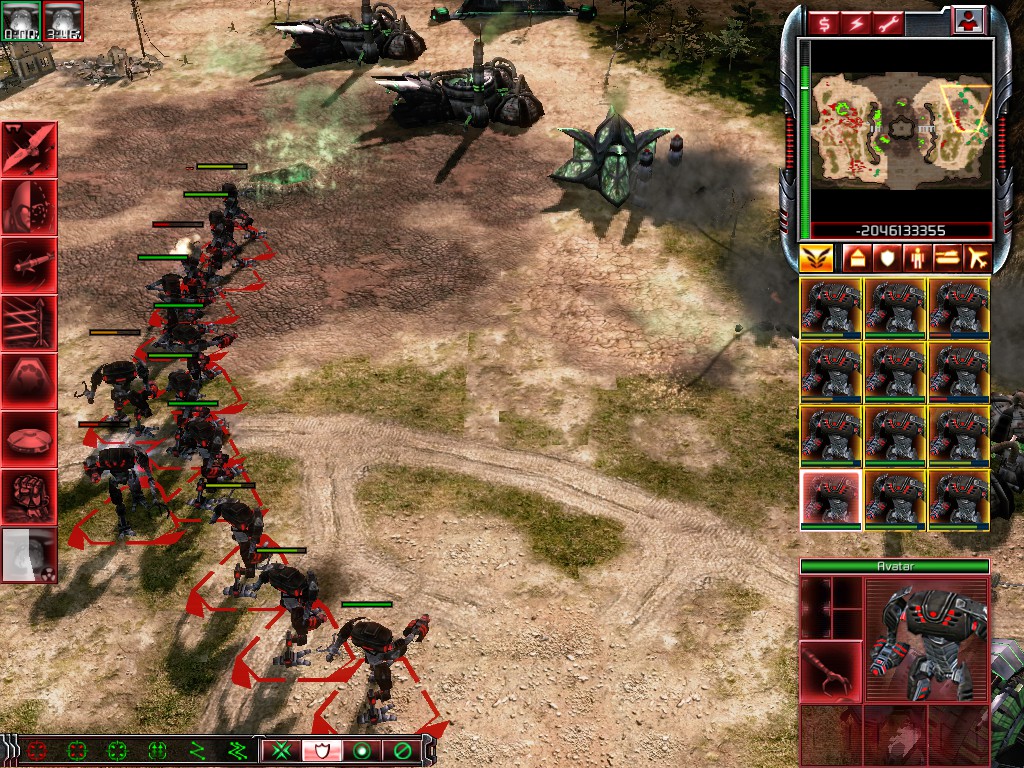Open the red player silhouette button
Screen dimensions: 1024x768
pyautogui.click(x=967, y=20)
